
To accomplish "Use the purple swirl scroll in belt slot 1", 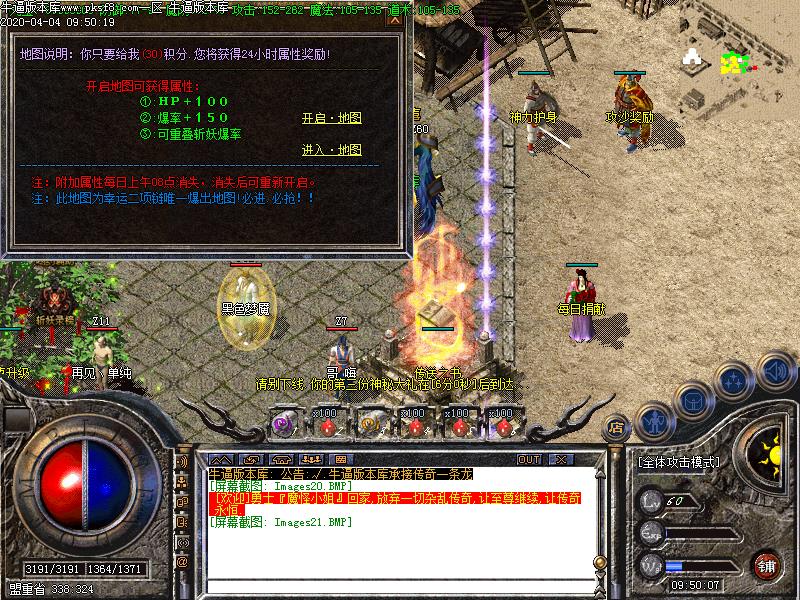I will pos(282,424).
